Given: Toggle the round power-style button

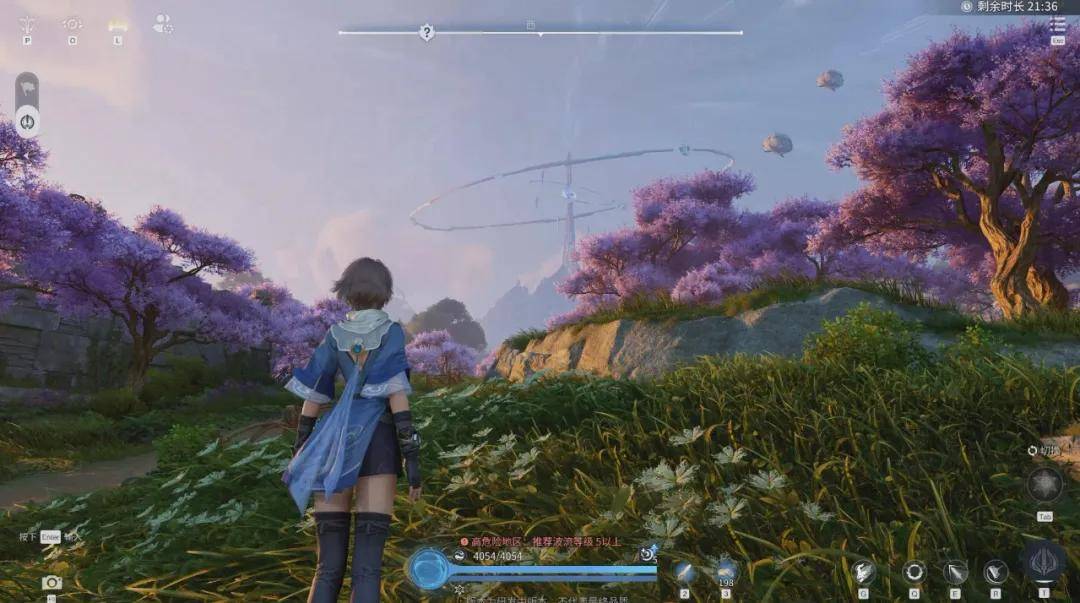Looking at the screenshot, I should pos(27,122).
